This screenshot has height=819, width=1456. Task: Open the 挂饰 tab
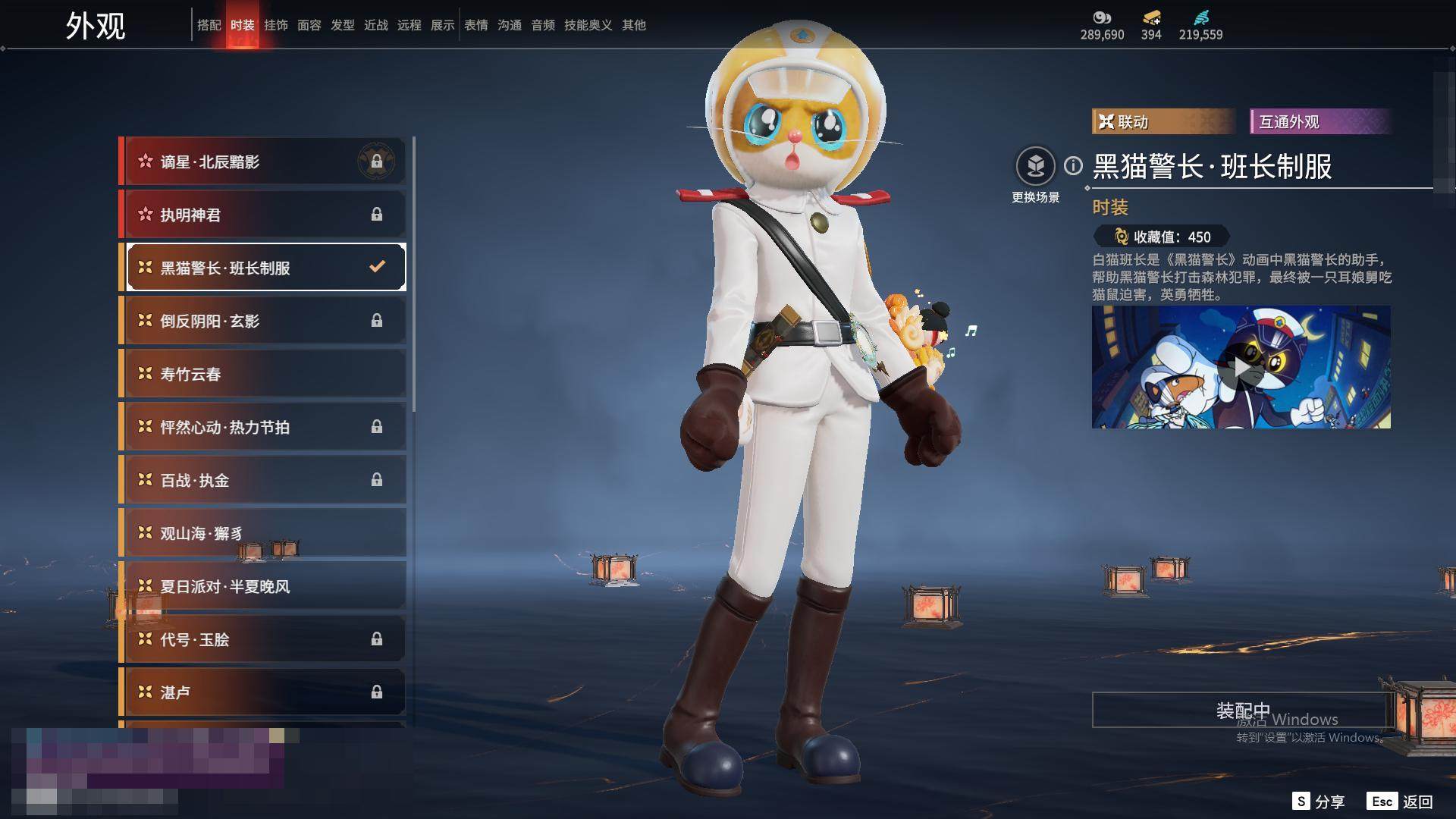(x=275, y=25)
